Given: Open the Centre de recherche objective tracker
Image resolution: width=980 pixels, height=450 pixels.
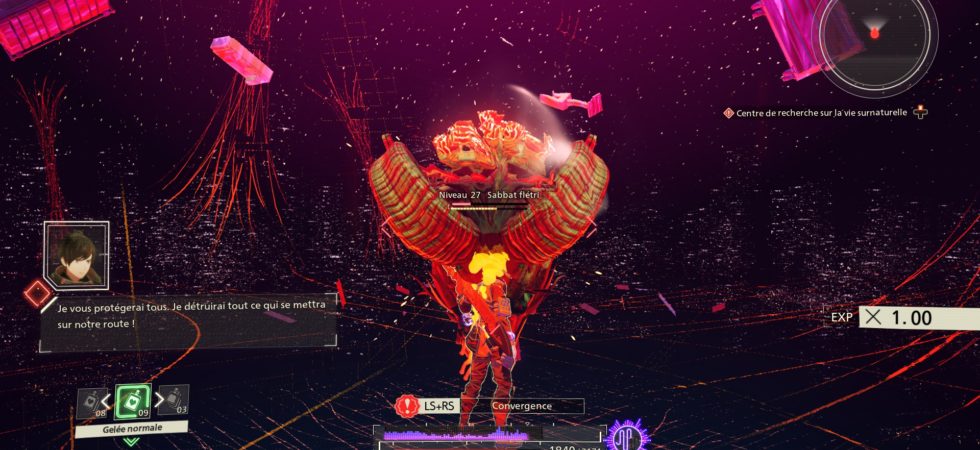Looking at the screenshot, I should click(x=821, y=113).
